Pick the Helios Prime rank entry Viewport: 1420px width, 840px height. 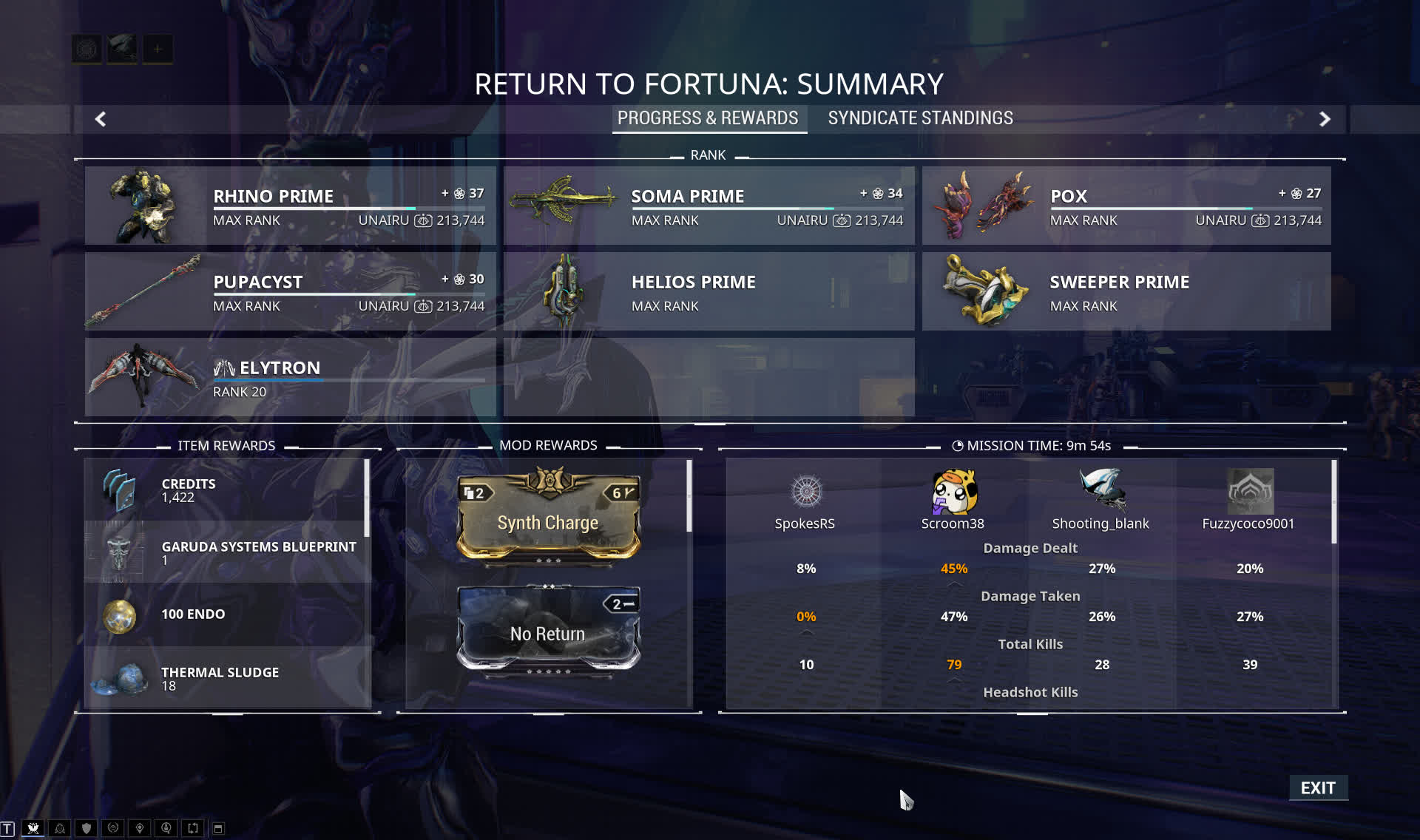point(709,291)
